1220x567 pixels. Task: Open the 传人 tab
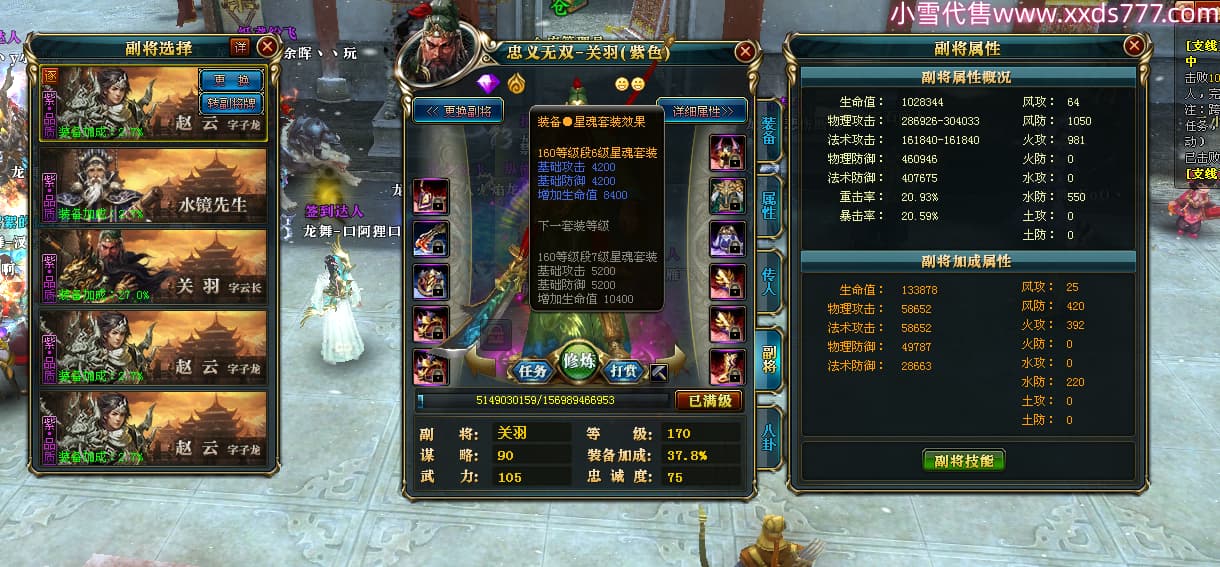point(768,283)
